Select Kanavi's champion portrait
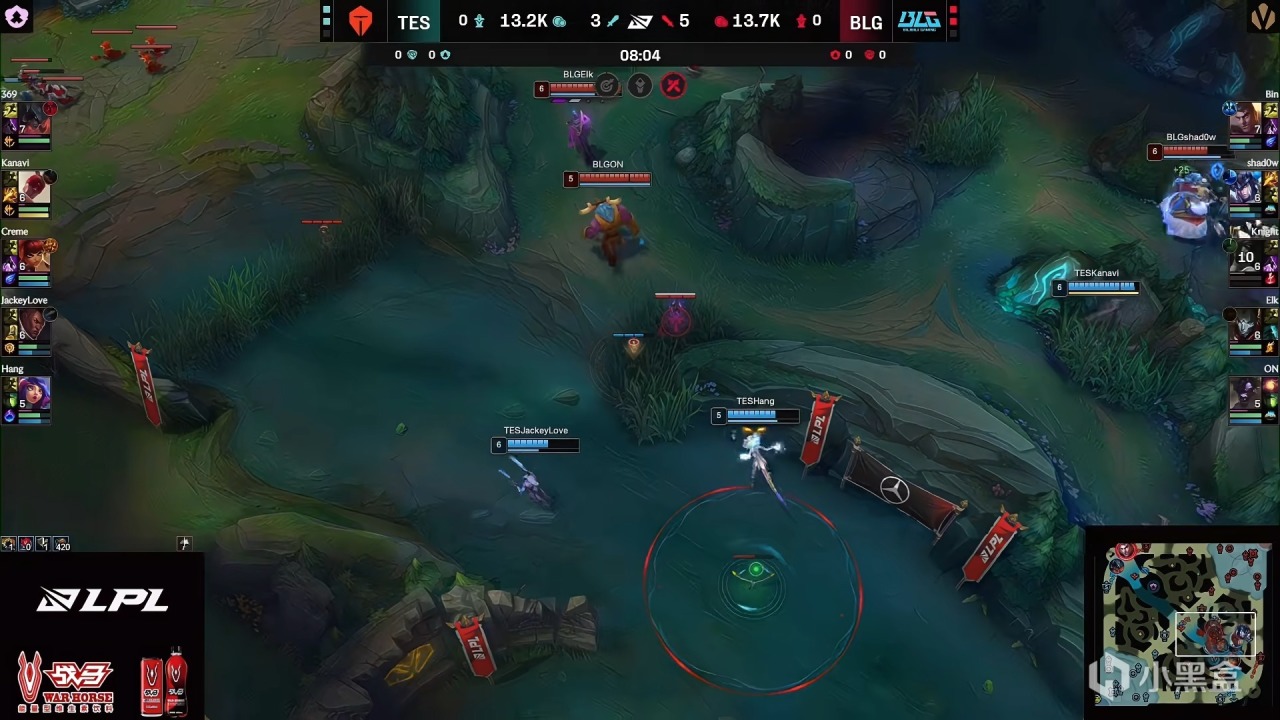Viewport: 1280px width, 720px height. [33, 187]
